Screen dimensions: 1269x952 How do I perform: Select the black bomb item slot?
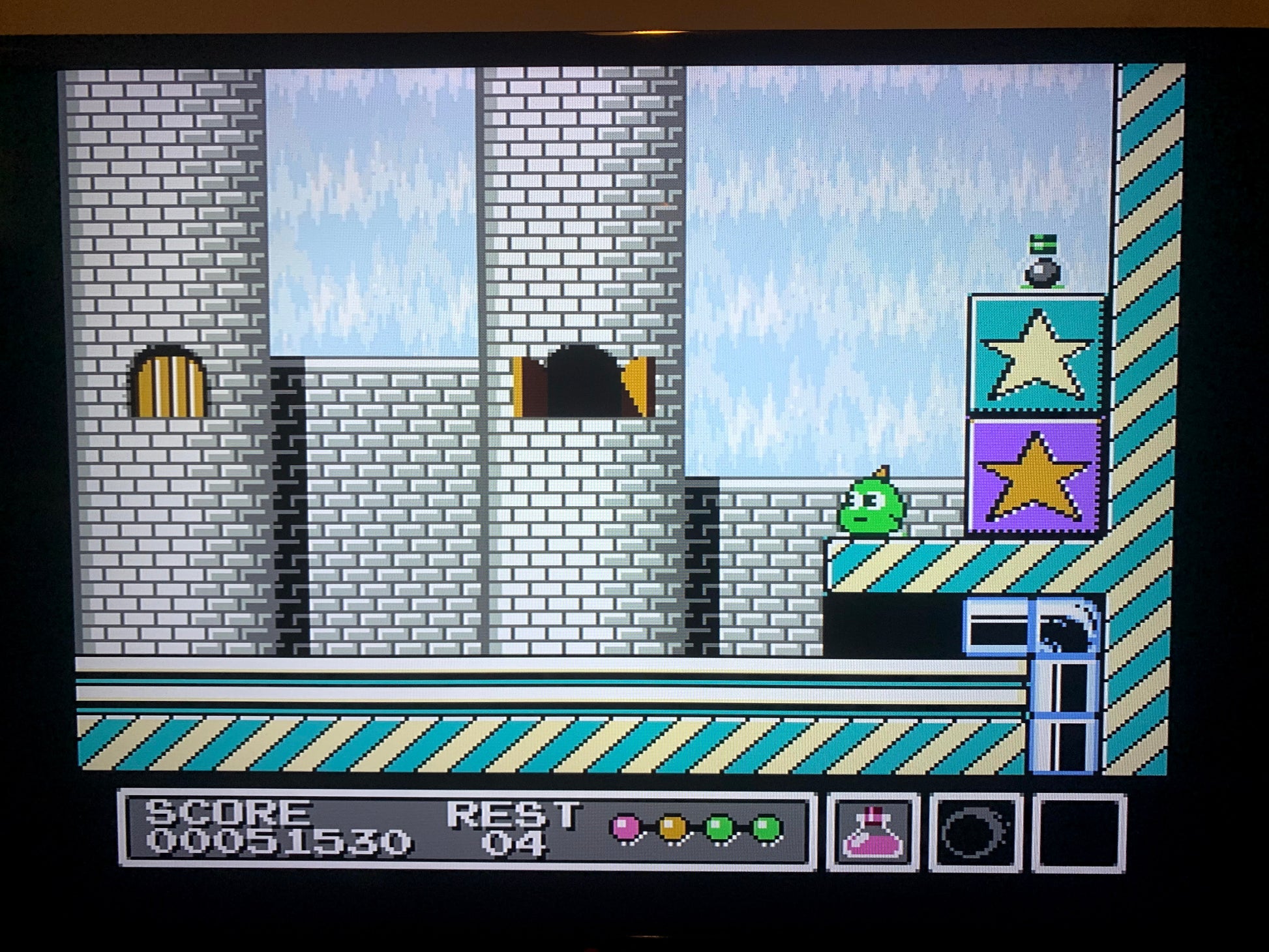[974, 833]
